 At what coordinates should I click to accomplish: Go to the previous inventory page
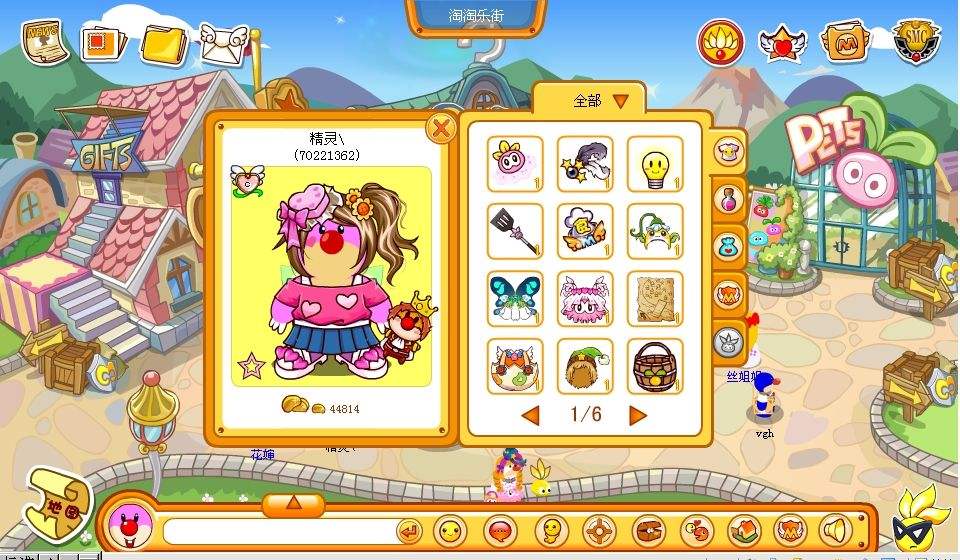[530, 415]
